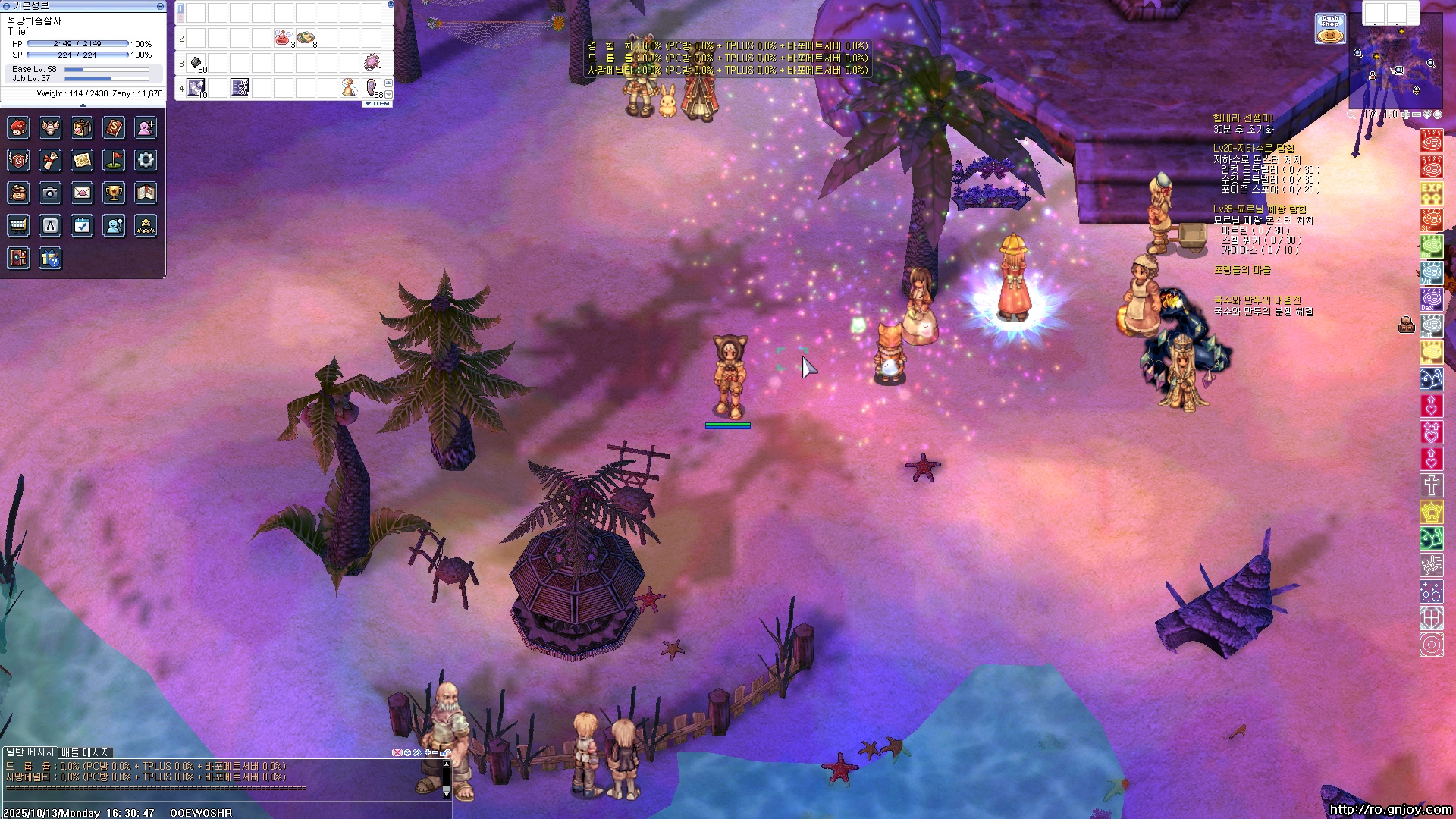Open the Cash Shop
Image resolution: width=1456 pixels, height=819 pixels.
click(1330, 28)
